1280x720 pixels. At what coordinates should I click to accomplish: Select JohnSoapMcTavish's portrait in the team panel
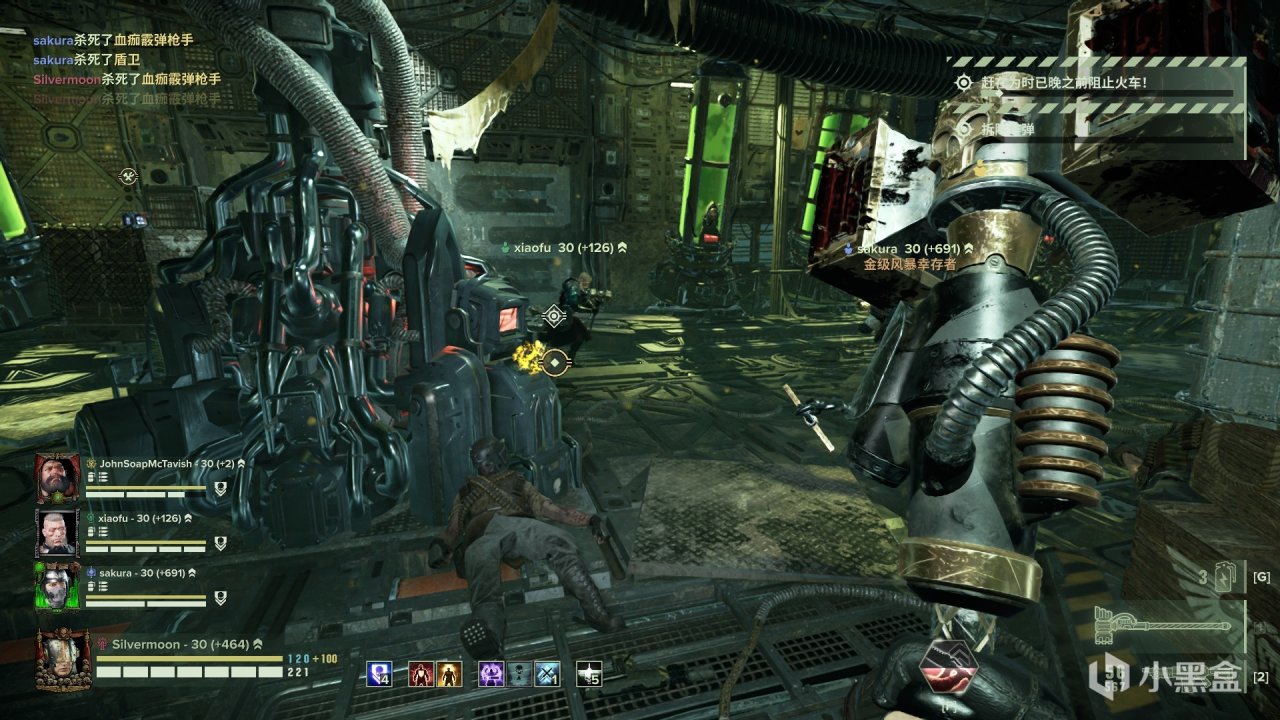[x=57, y=479]
